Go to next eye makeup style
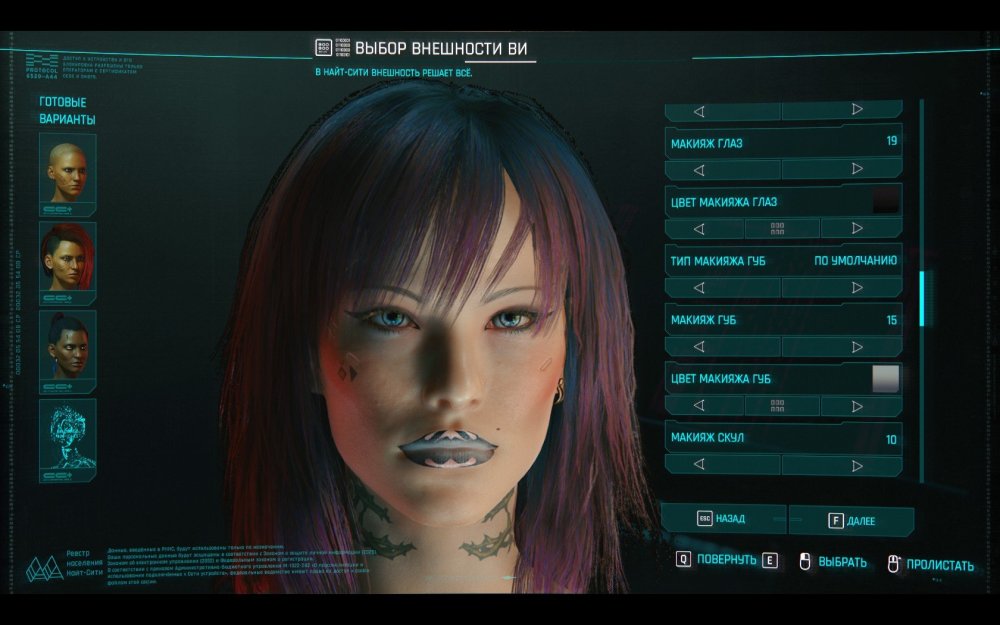 pyautogui.click(x=857, y=169)
